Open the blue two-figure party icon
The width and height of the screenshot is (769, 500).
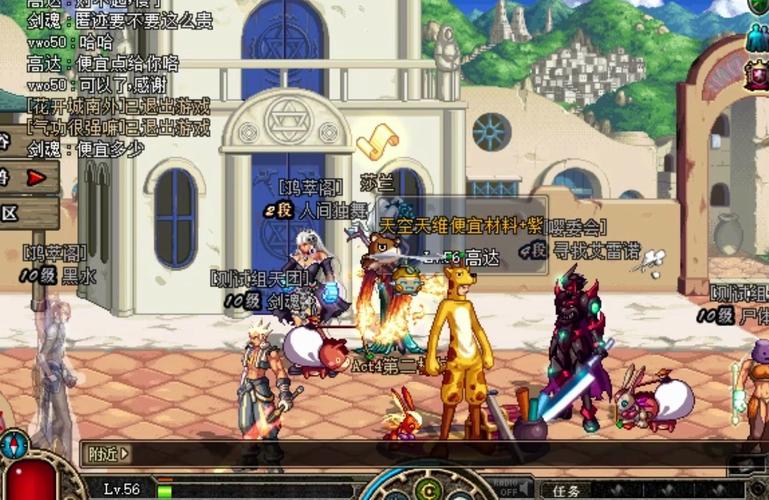click(x=757, y=40)
